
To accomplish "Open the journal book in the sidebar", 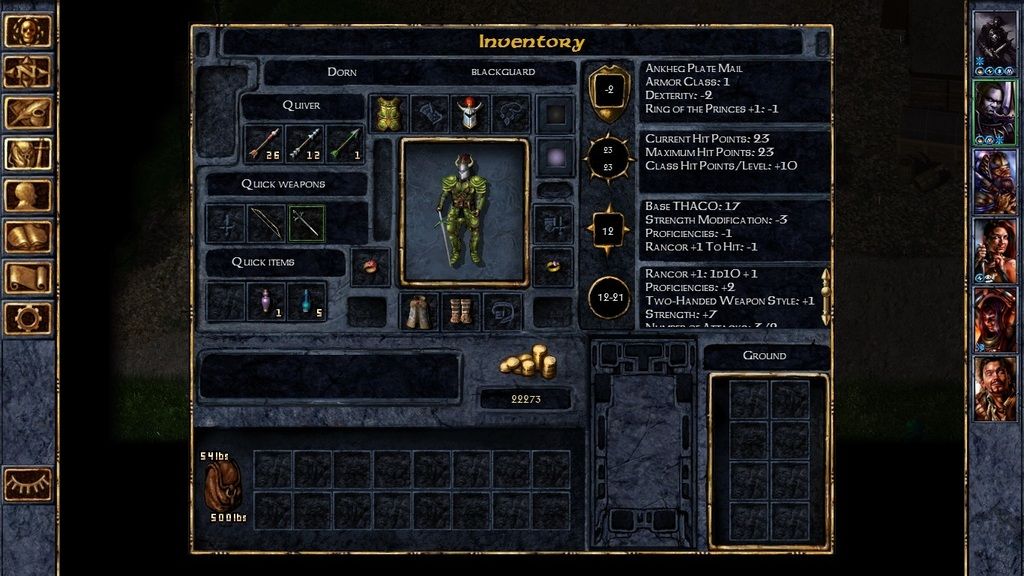I will coord(28,236).
